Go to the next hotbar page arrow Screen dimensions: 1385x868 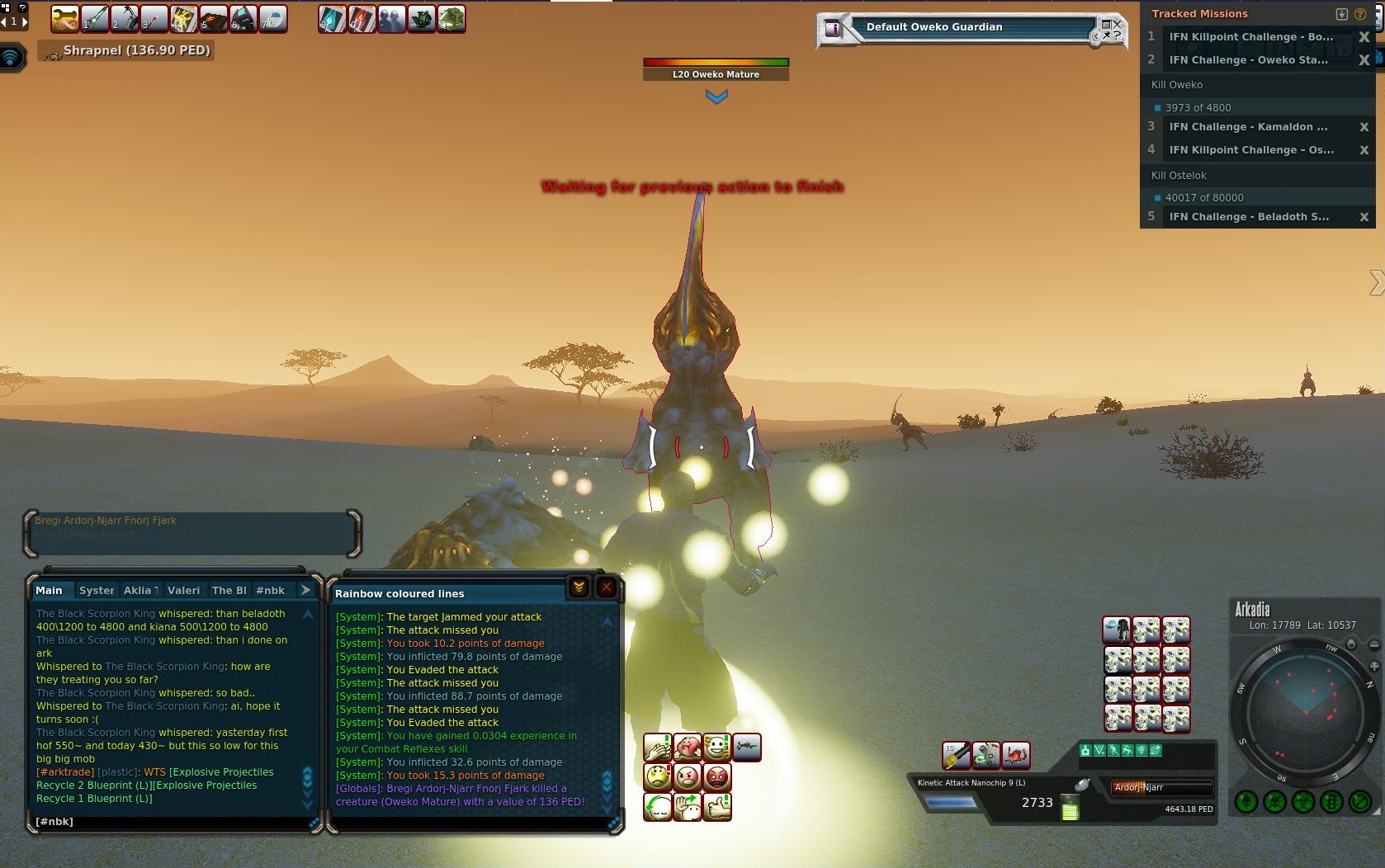tap(25, 21)
